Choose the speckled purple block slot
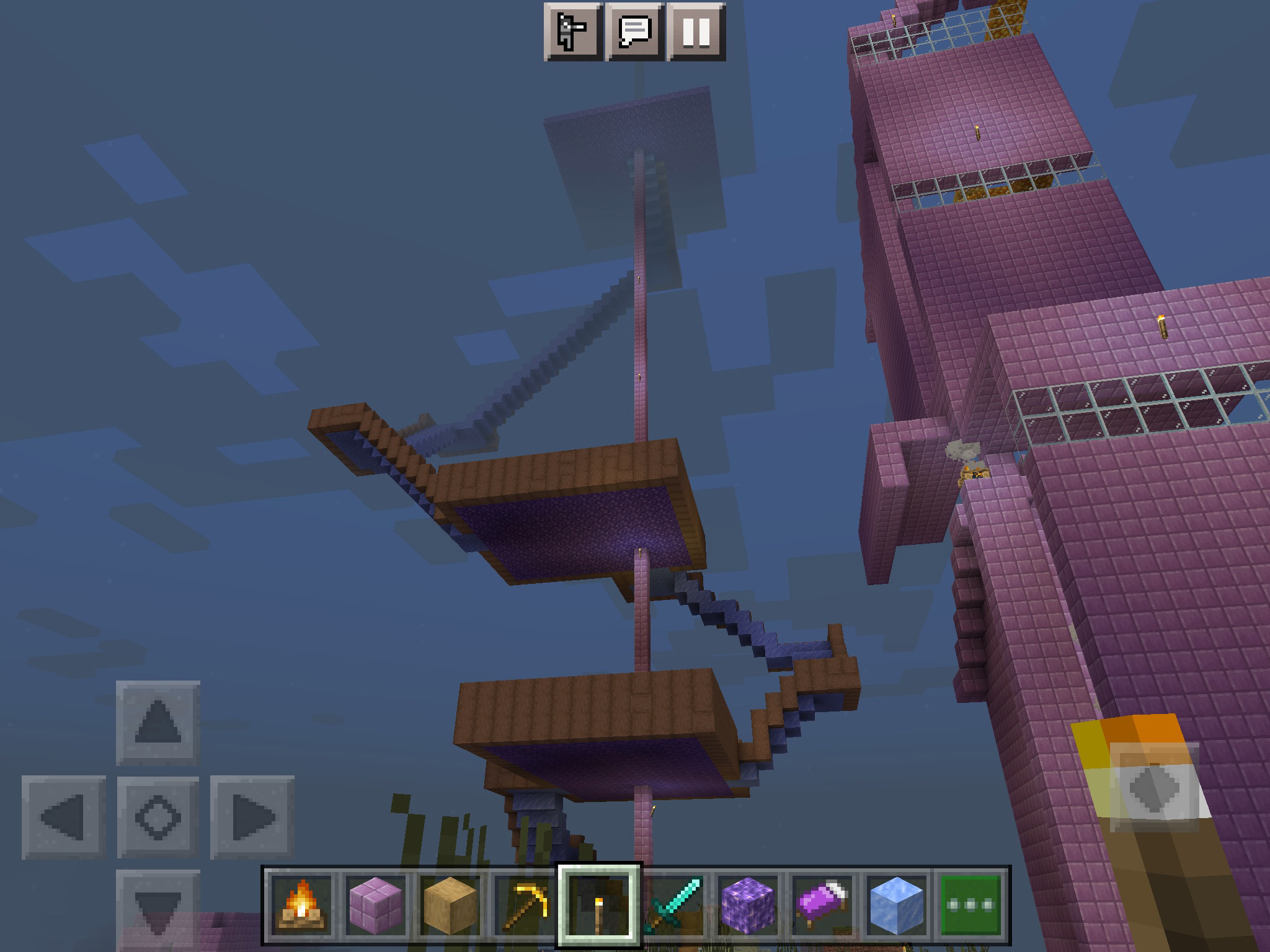The image size is (1270, 952). point(748,904)
